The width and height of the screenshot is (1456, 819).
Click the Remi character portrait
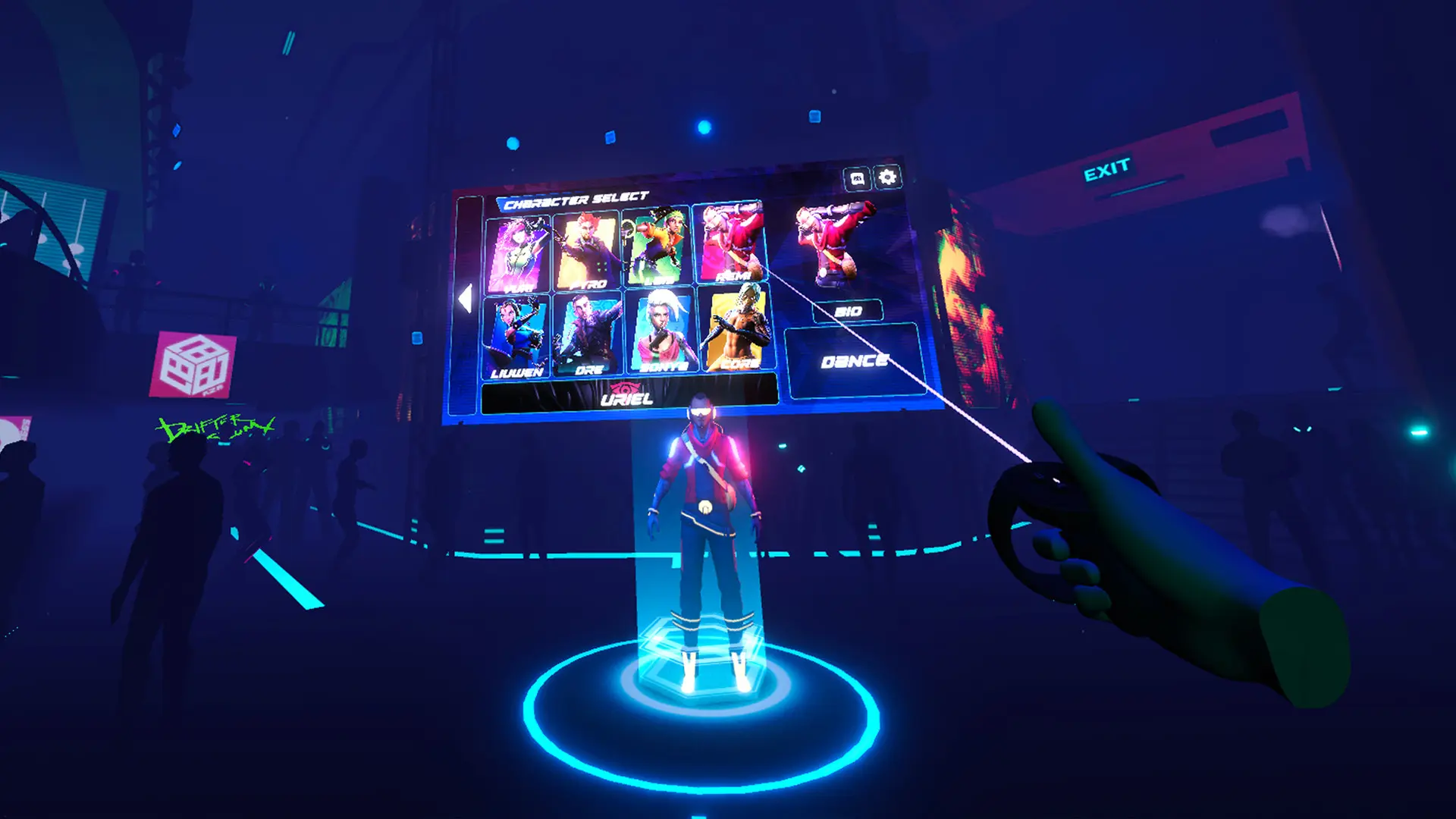click(730, 243)
